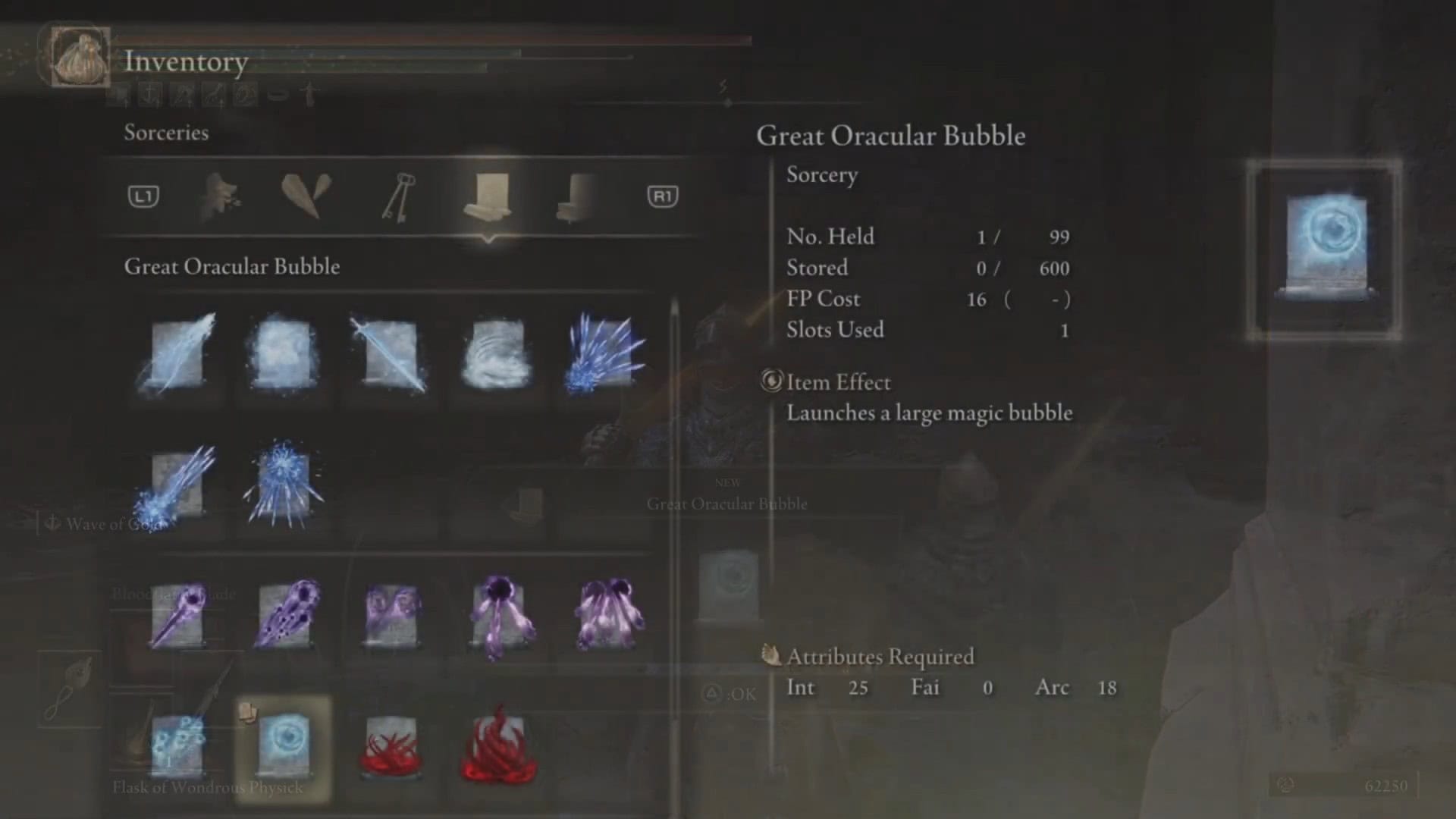Viewport: 1456px width, 819px height.
Task: Select the white swirling vortex sorcery
Action: pos(497,354)
